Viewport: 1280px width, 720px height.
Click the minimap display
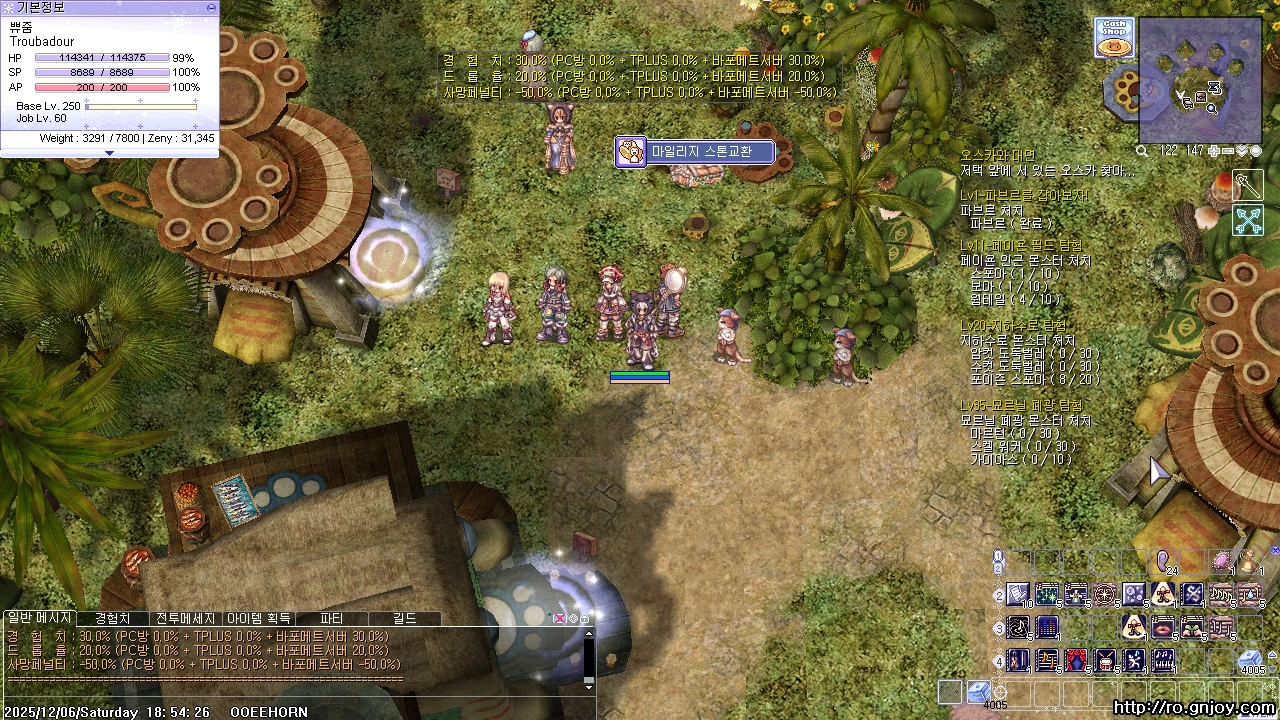click(1200, 80)
